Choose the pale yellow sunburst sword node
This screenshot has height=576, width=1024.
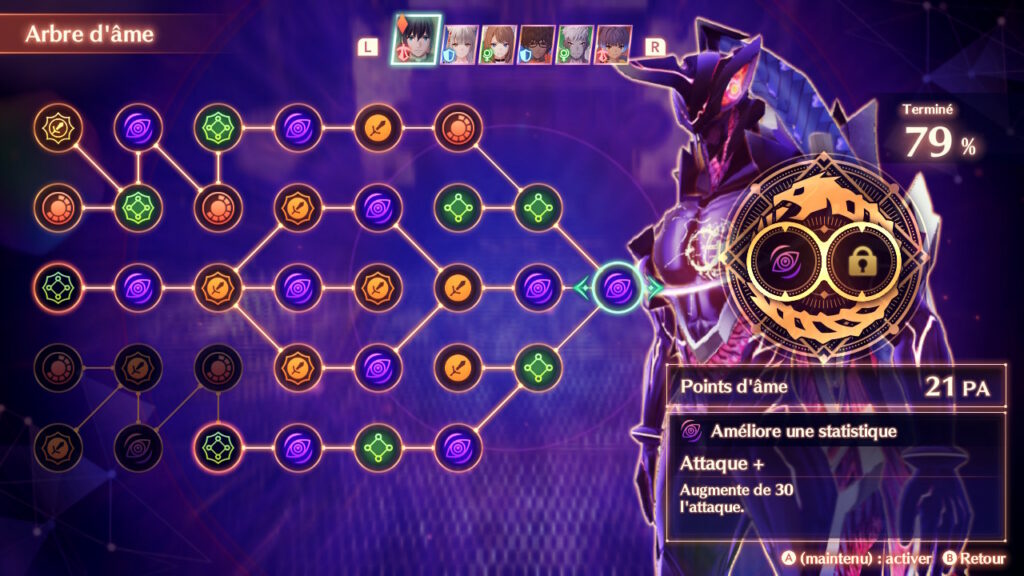(58, 127)
